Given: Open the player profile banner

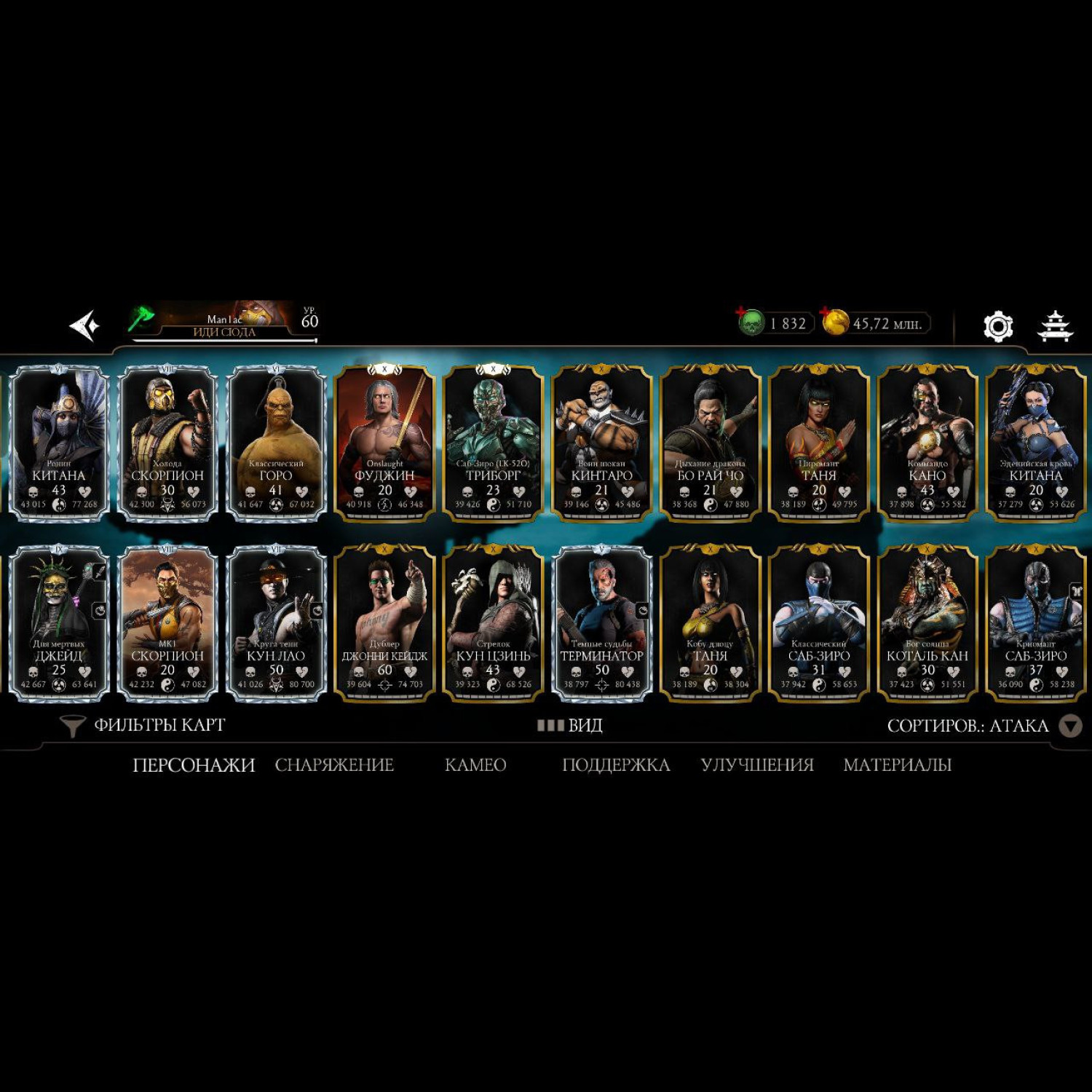Looking at the screenshot, I should (226, 322).
